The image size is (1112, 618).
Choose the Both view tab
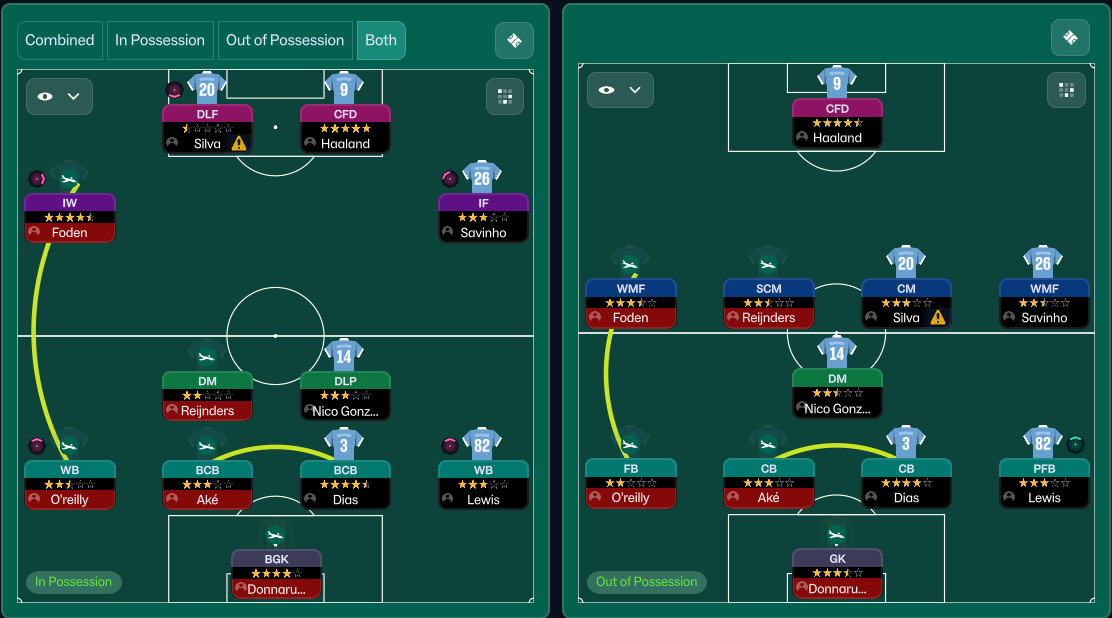[x=381, y=41]
